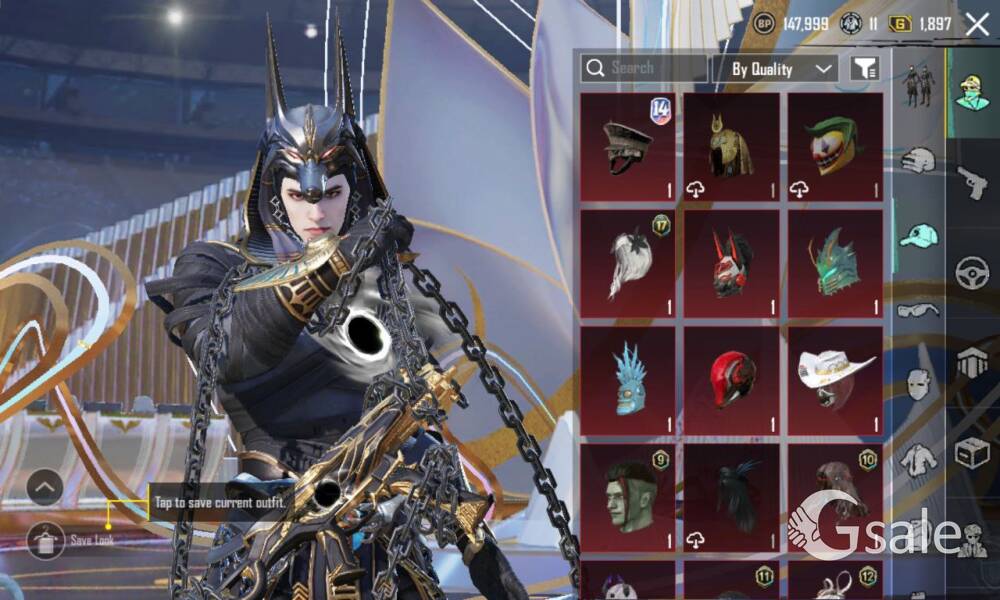
Task: Click the item search field
Action: click(644, 68)
